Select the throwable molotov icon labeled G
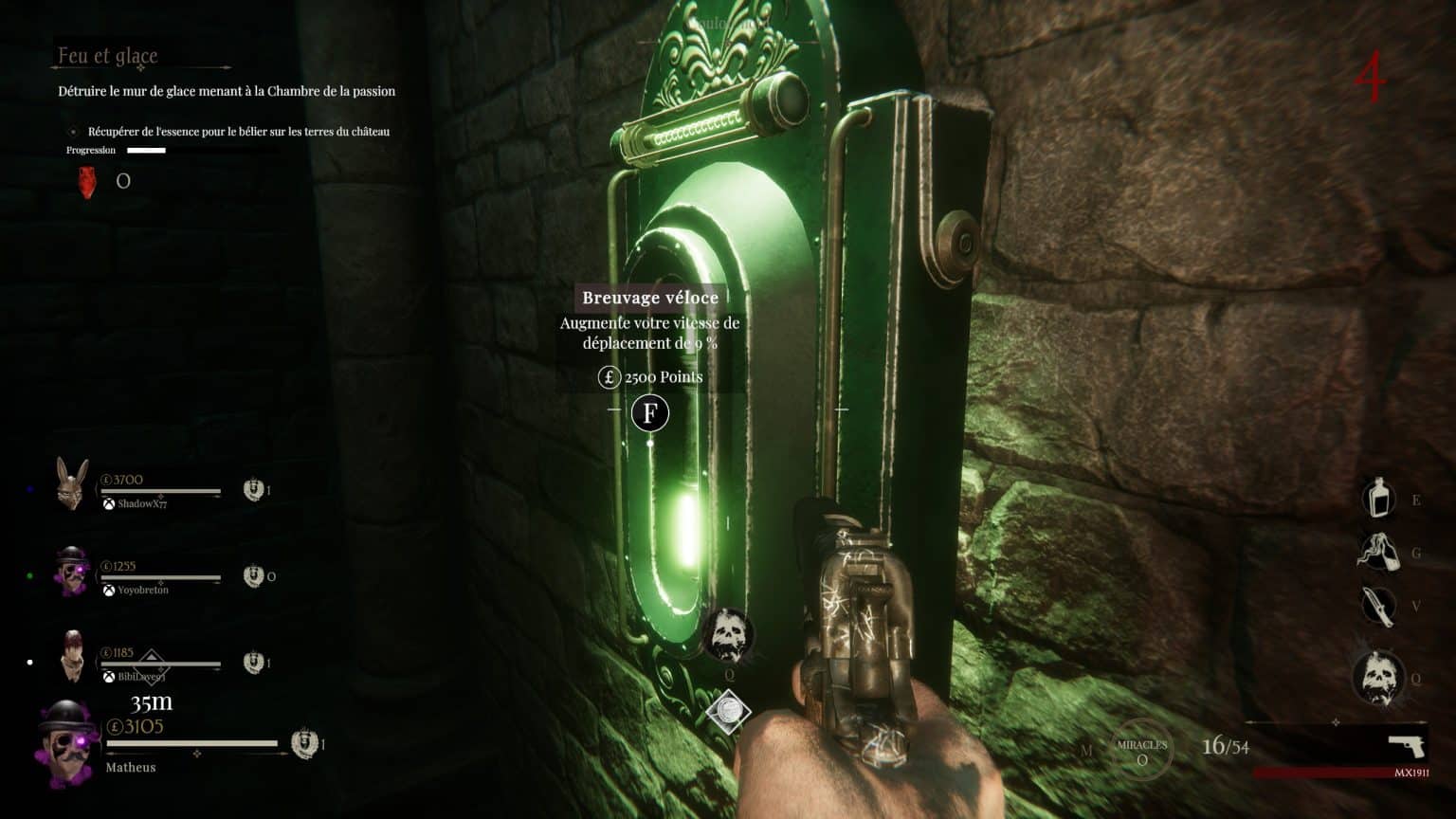Screen dimensions: 1456x819 (x=1380, y=550)
